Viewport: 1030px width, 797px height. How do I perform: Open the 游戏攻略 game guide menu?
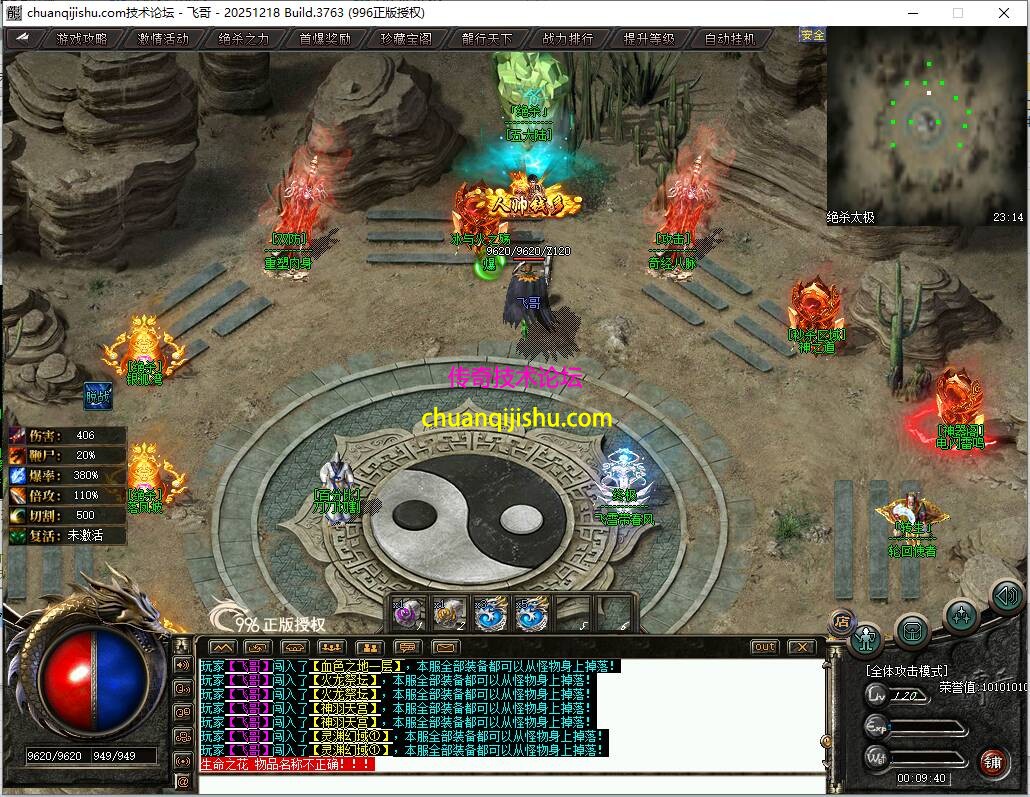click(81, 39)
